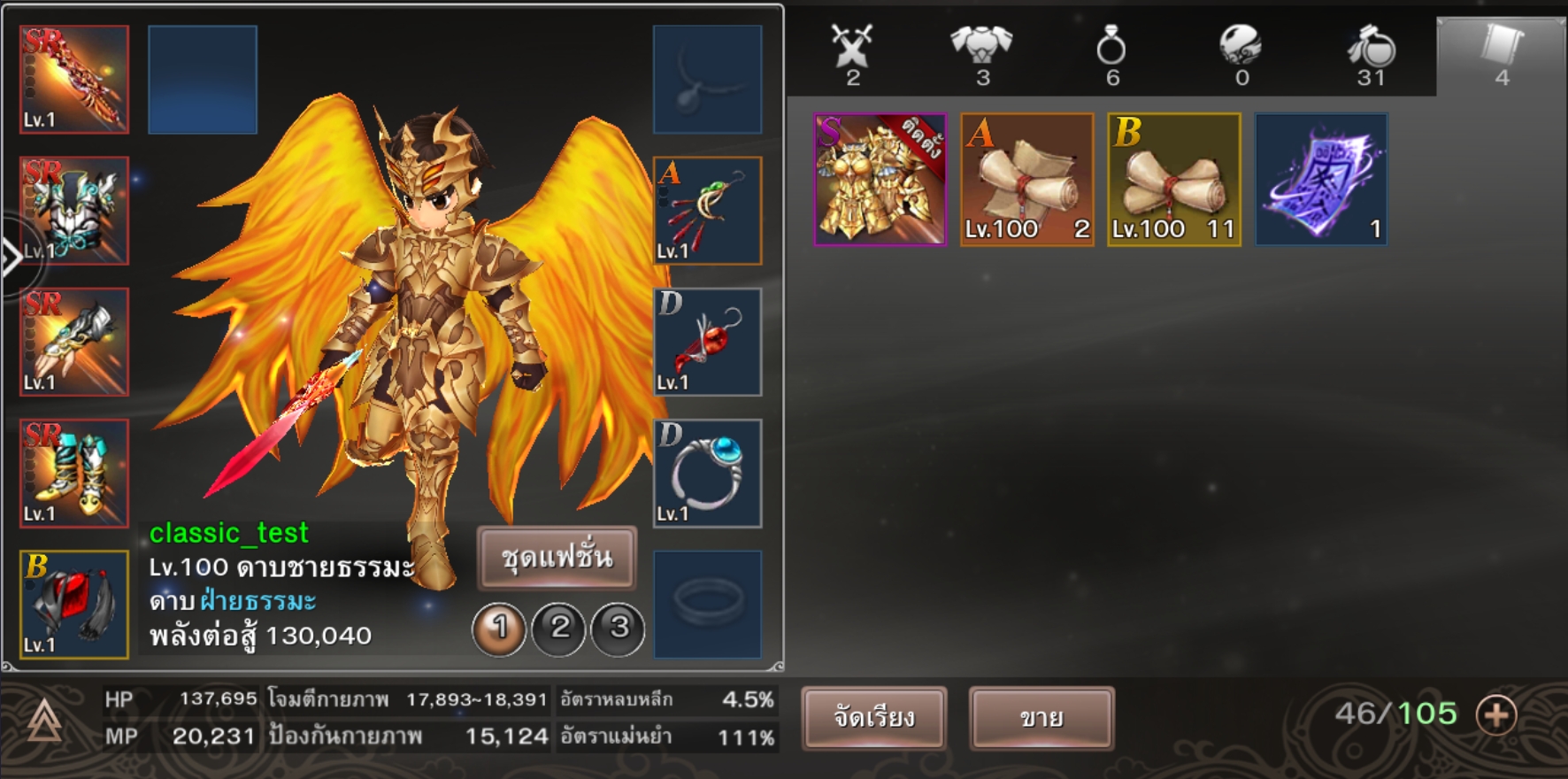This screenshot has width=1568, height=779.
Task: Select the equipped SR flame sword slot
Action: pyautogui.click(x=74, y=80)
